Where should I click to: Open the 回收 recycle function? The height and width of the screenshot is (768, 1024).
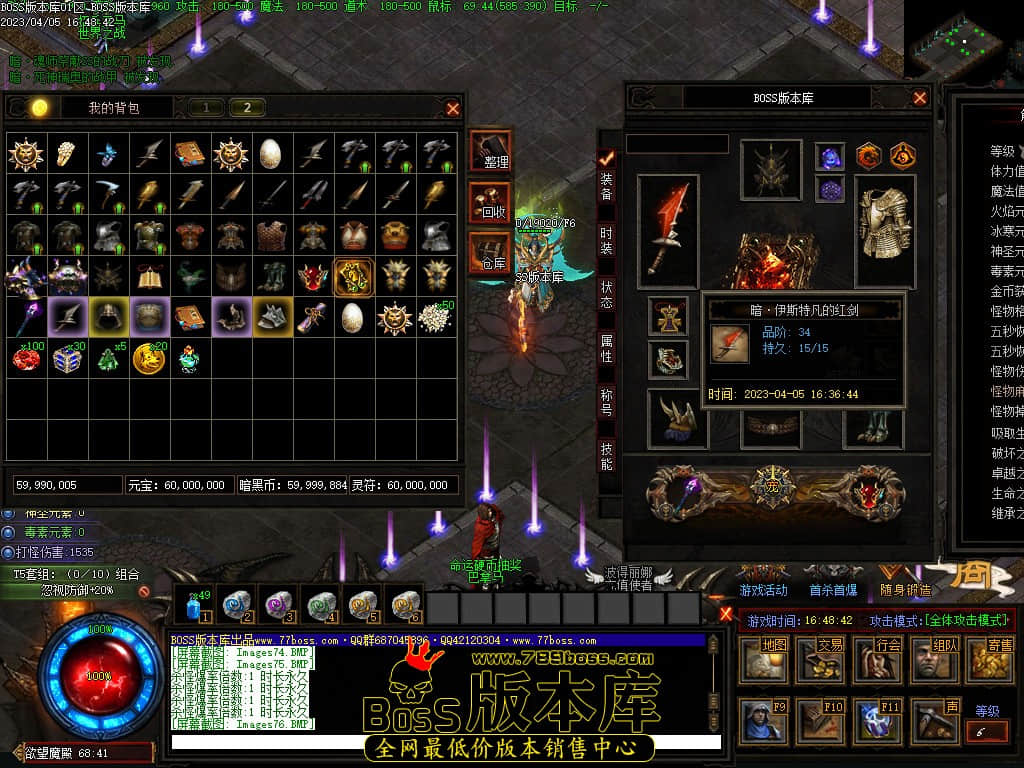[489, 203]
